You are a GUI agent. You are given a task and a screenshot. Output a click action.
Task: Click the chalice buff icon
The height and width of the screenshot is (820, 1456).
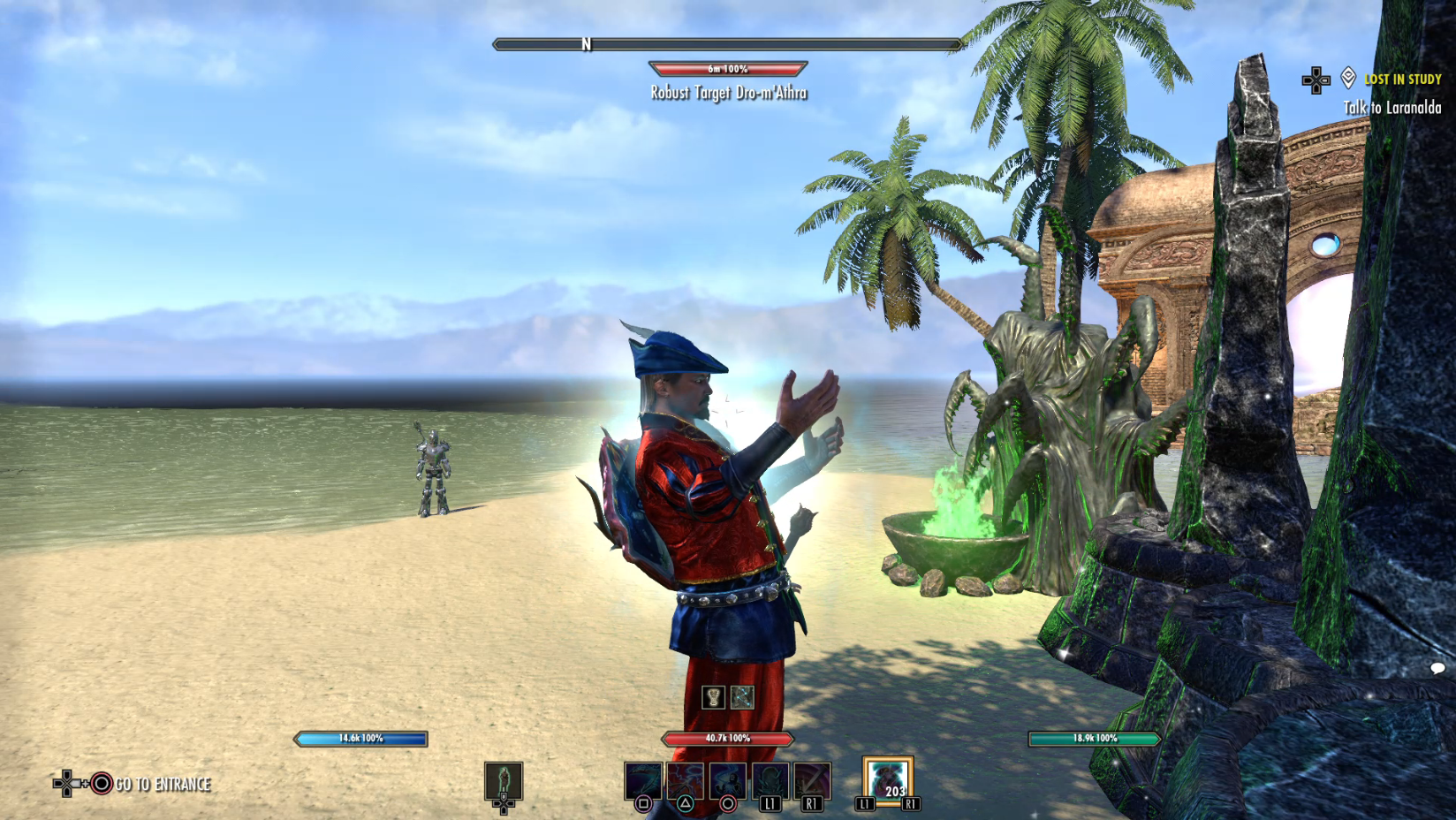[713, 697]
